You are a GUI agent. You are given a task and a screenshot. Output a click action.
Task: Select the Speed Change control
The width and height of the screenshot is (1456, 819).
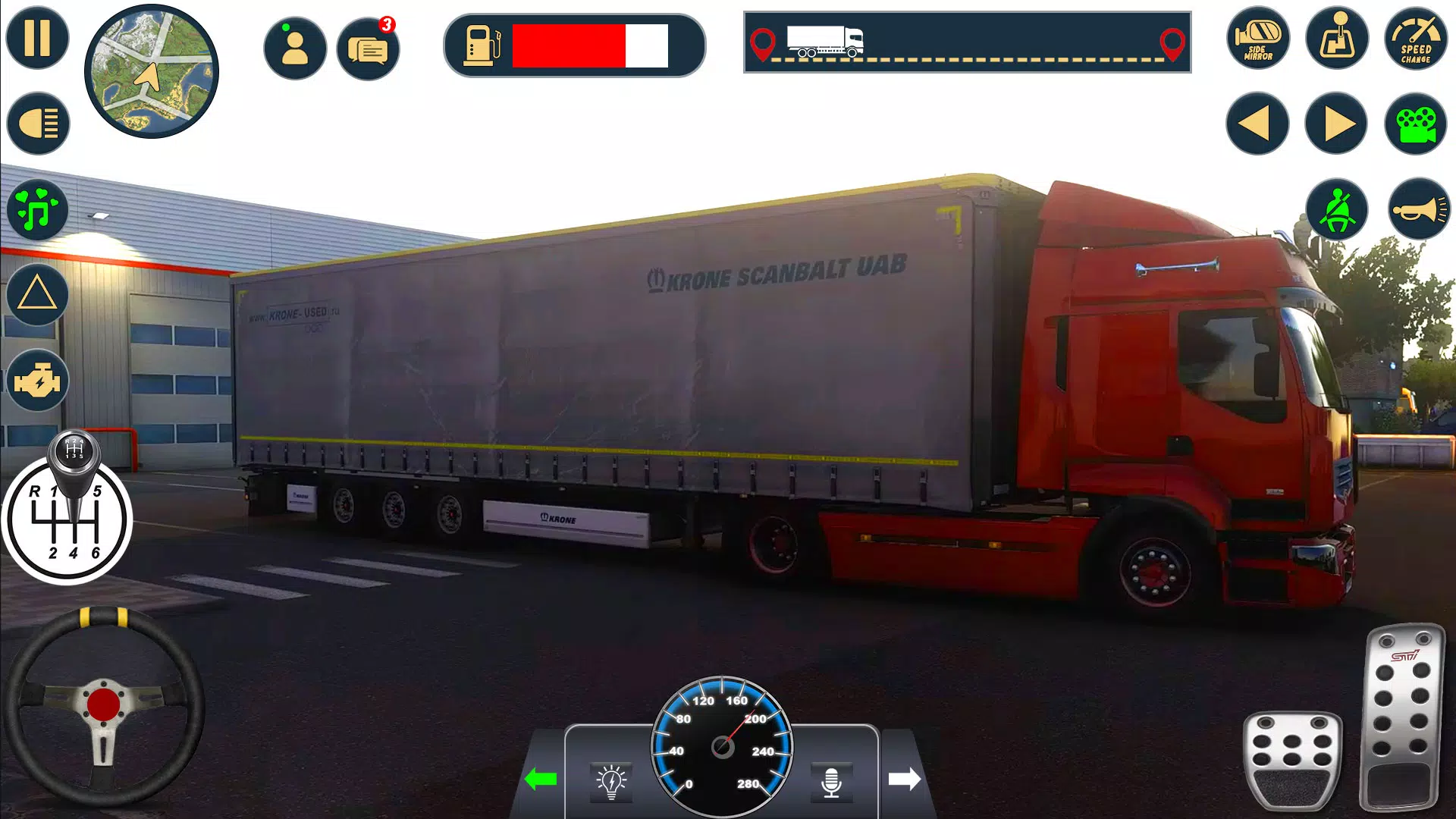(1415, 39)
